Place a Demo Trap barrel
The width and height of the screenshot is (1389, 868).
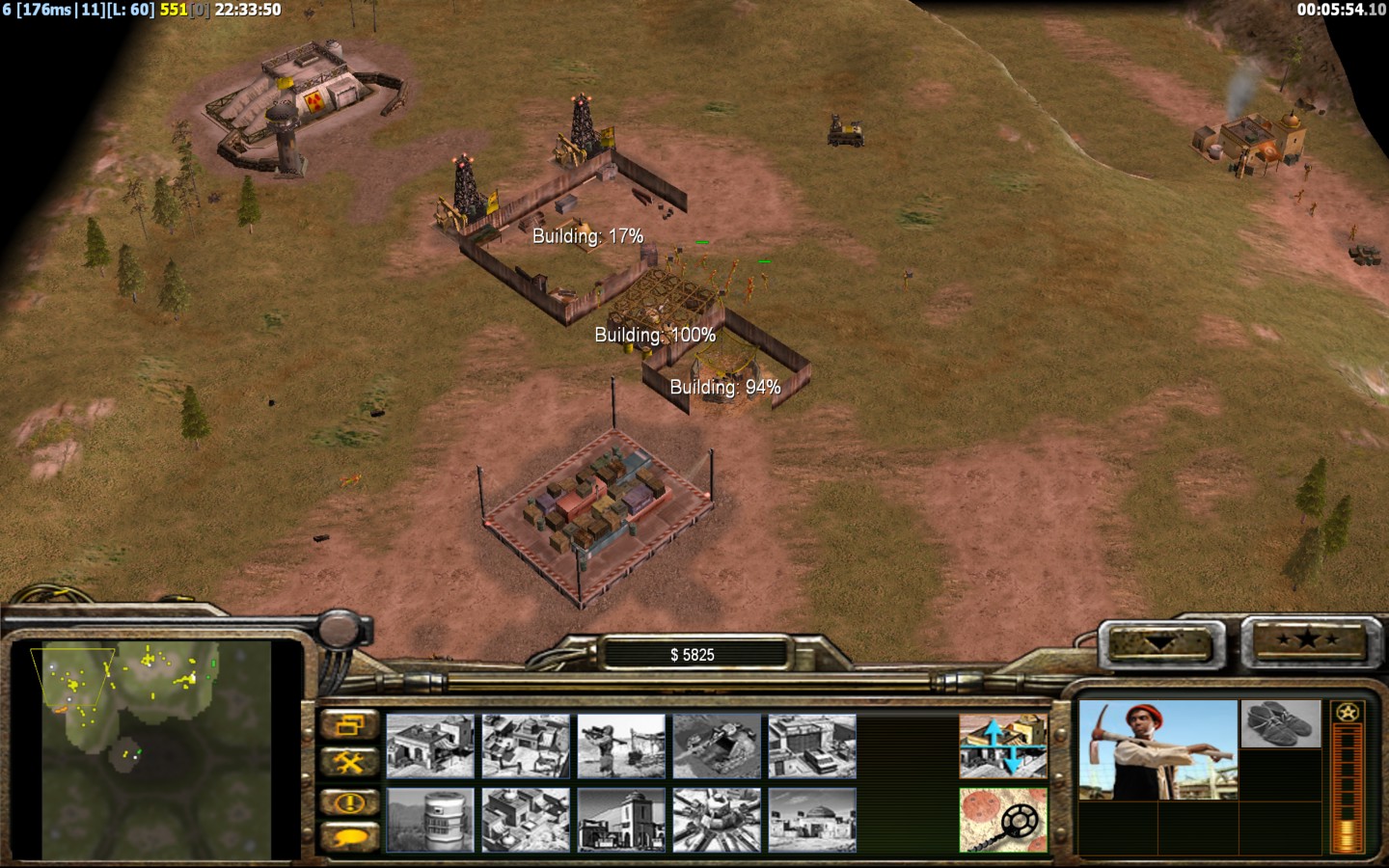point(430,820)
